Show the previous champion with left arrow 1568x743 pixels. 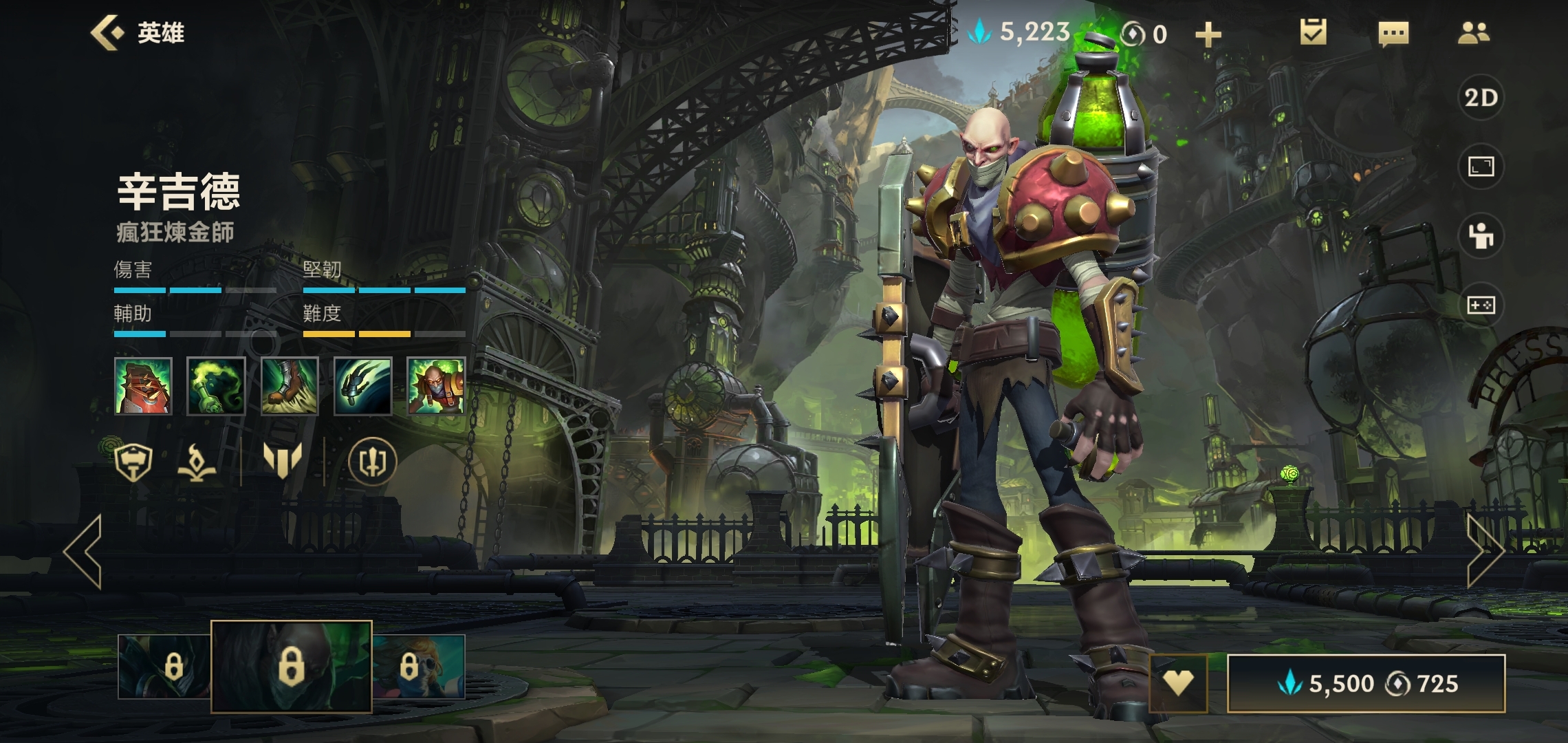point(83,551)
